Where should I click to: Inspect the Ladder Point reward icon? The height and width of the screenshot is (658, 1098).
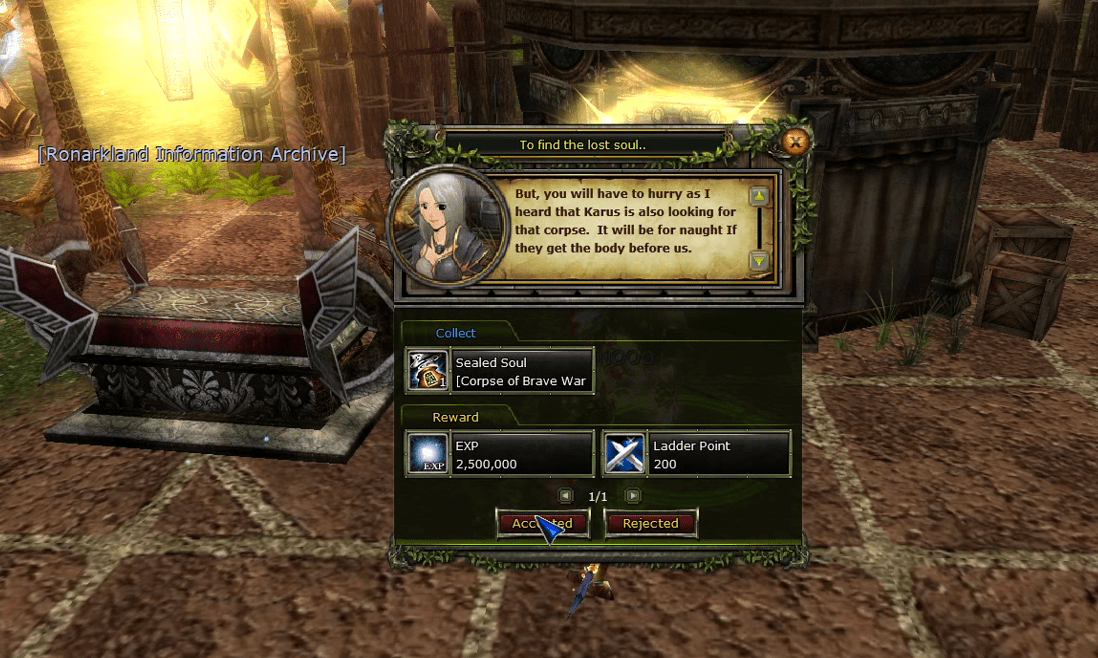(x=625, y=454)
